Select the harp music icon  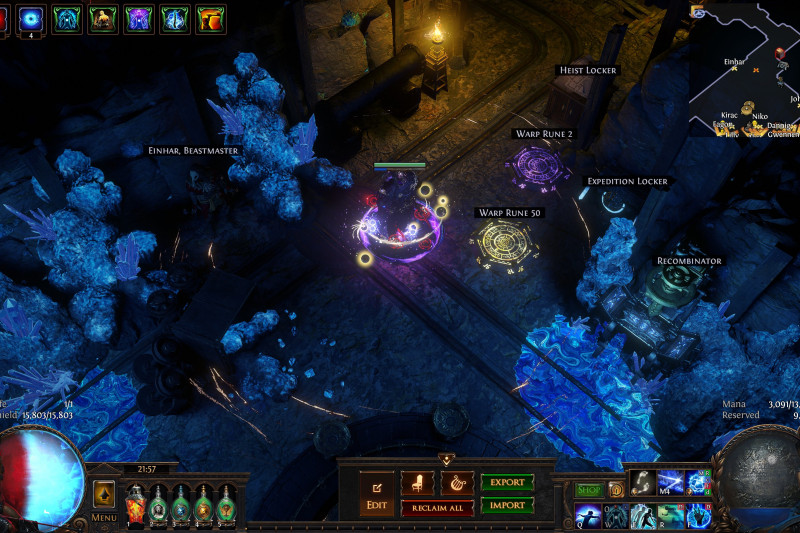coord(457,483)
